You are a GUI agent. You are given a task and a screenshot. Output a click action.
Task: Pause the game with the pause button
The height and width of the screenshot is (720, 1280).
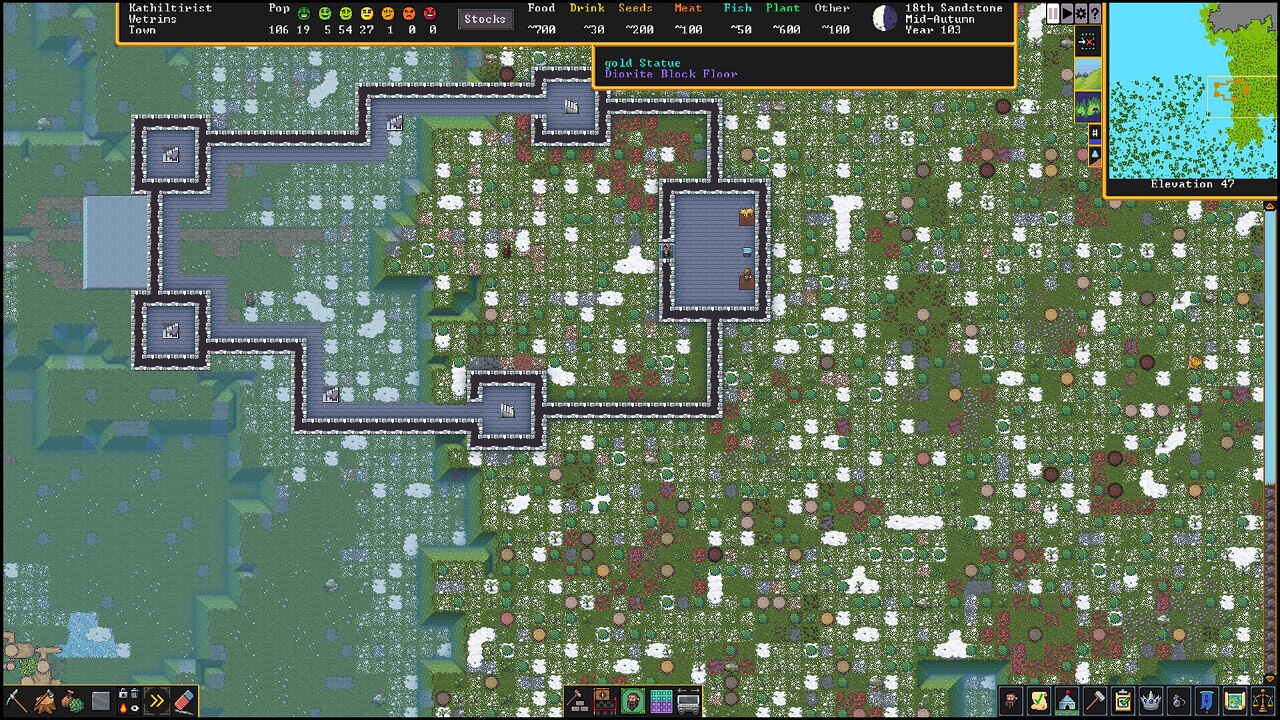[1053, 14]
